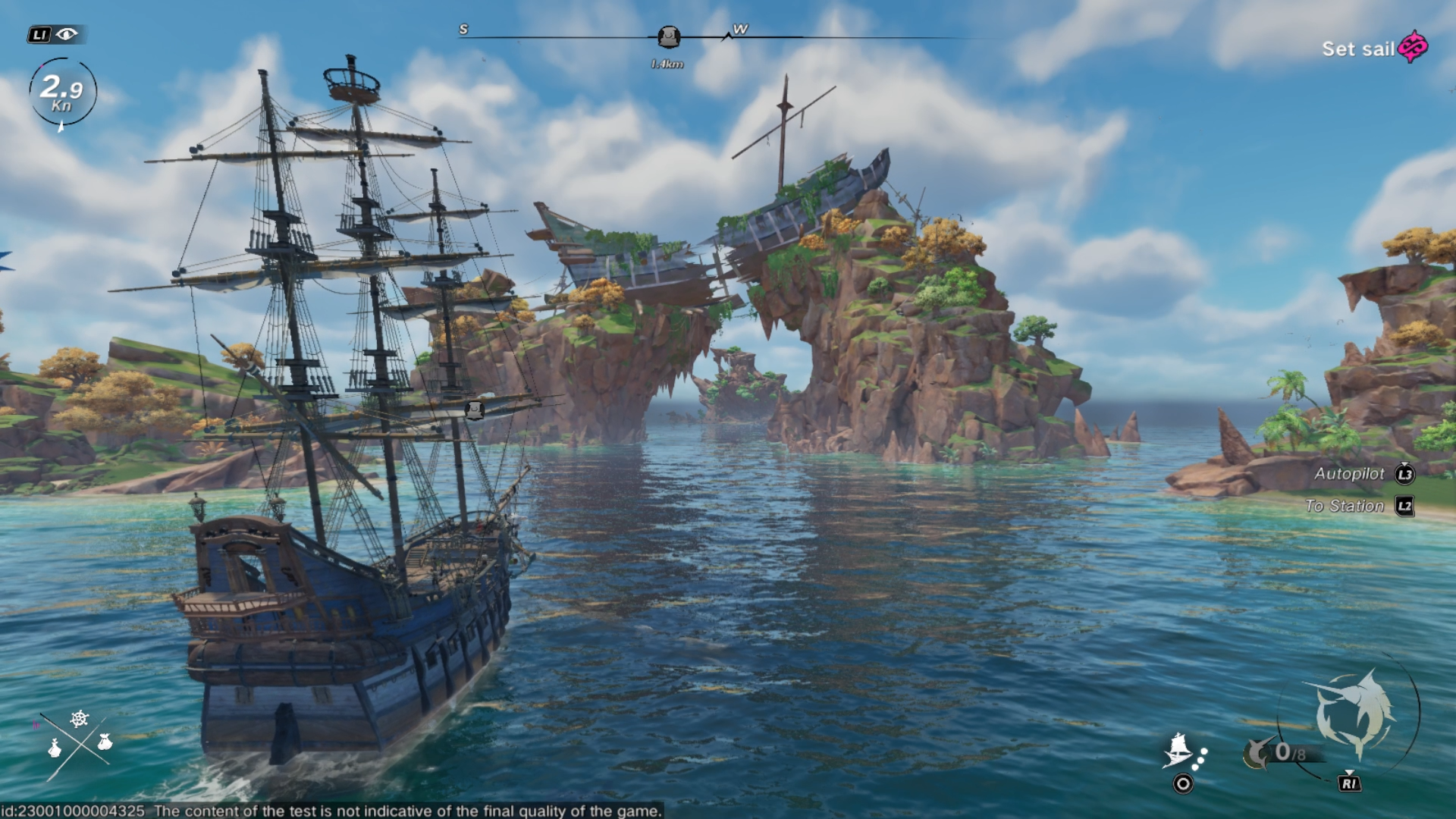Select the Set sail objective

(x=1357, y=49)
